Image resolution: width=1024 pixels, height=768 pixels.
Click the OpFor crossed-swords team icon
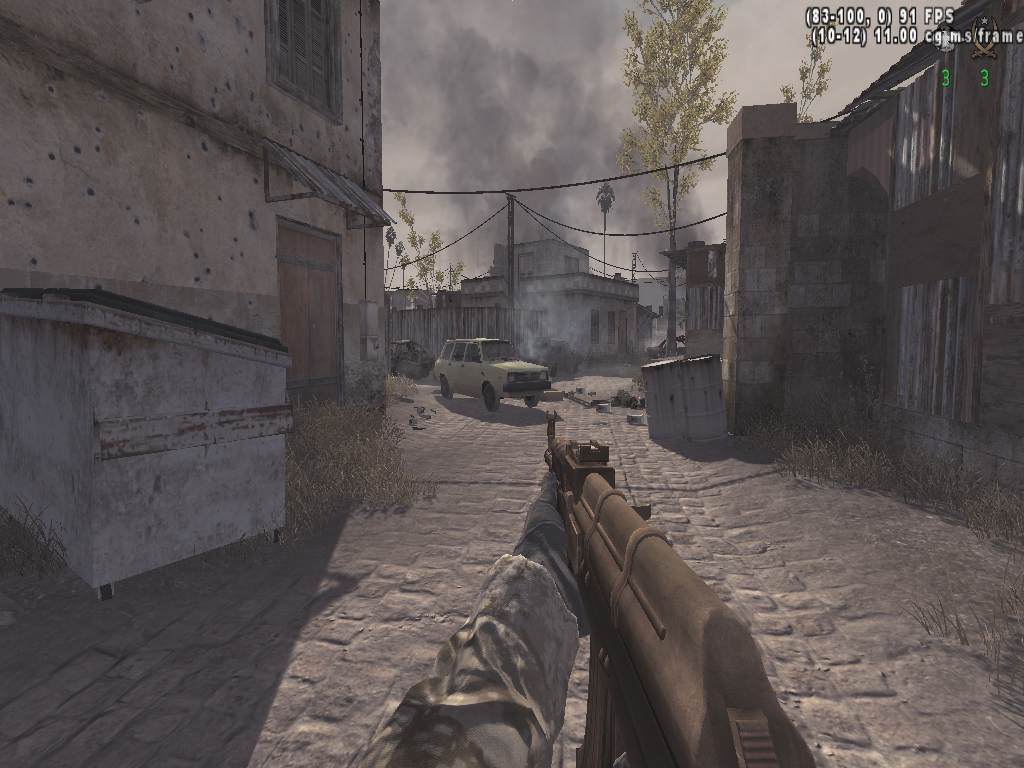tap(984, 38)
